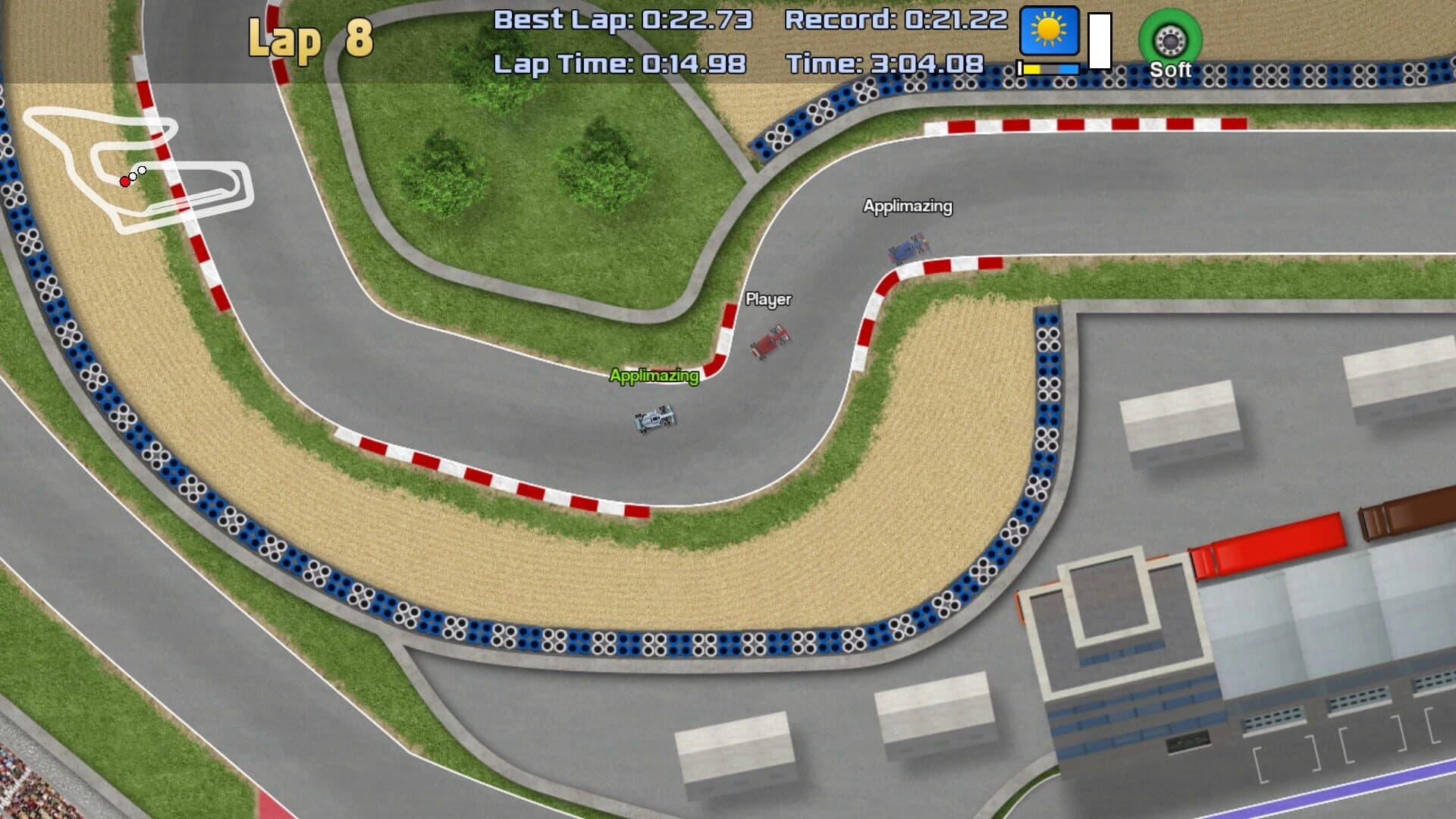The height and width of the screenshot is (819, 1456).
Task: Click the Player's red car on track
Action: 770,341
